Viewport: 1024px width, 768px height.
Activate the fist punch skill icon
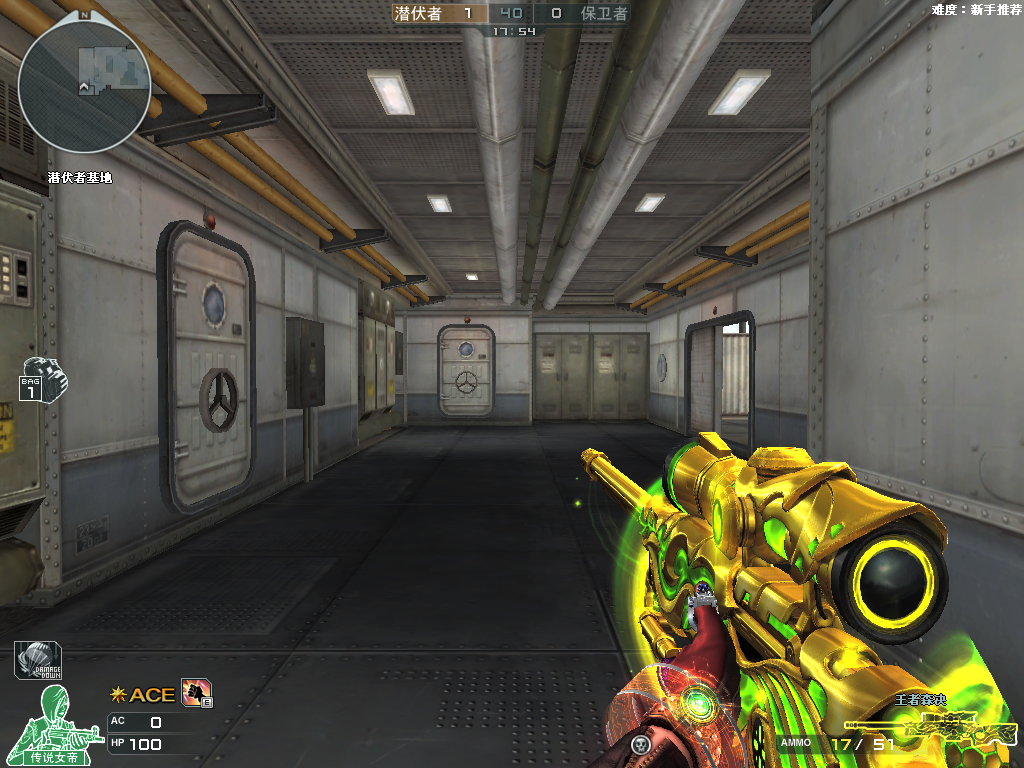[x=195, y=692]
